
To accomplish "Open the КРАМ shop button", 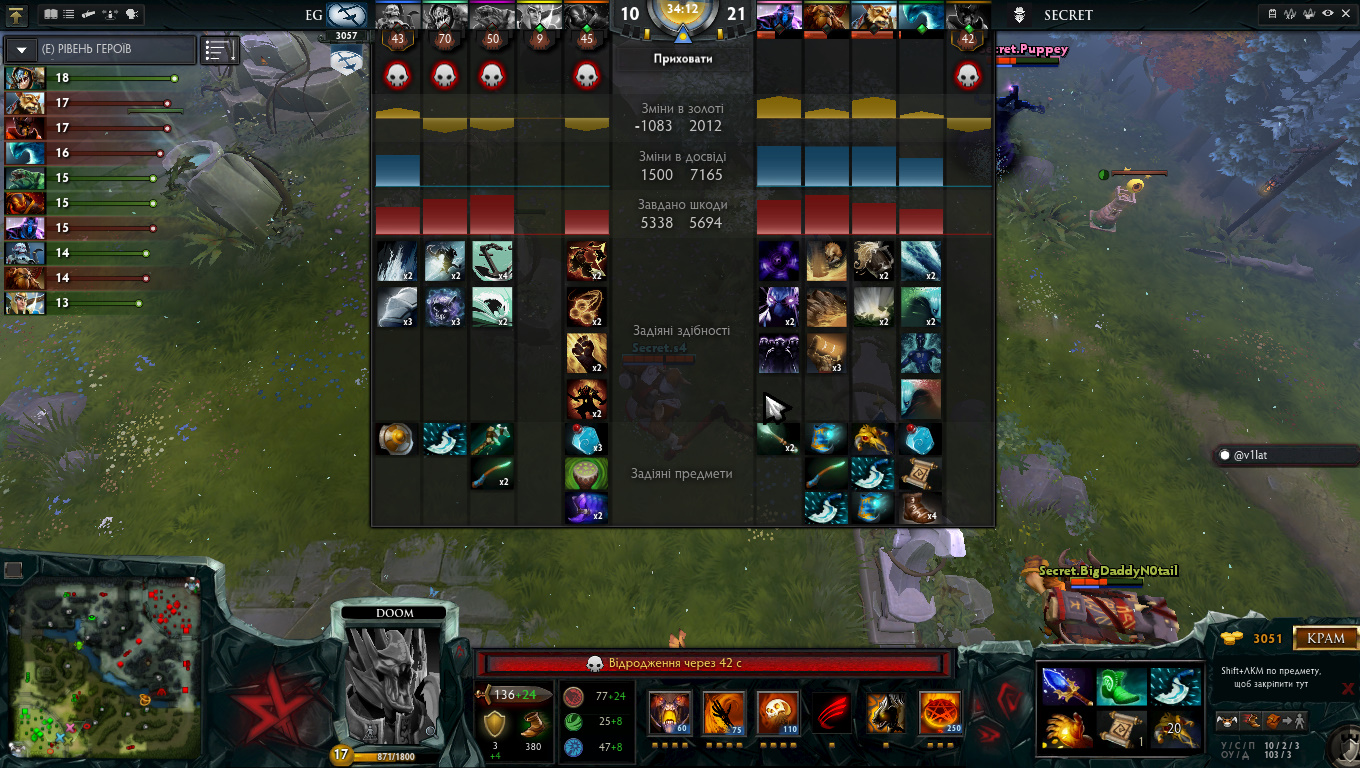I will coord(1326,638).
